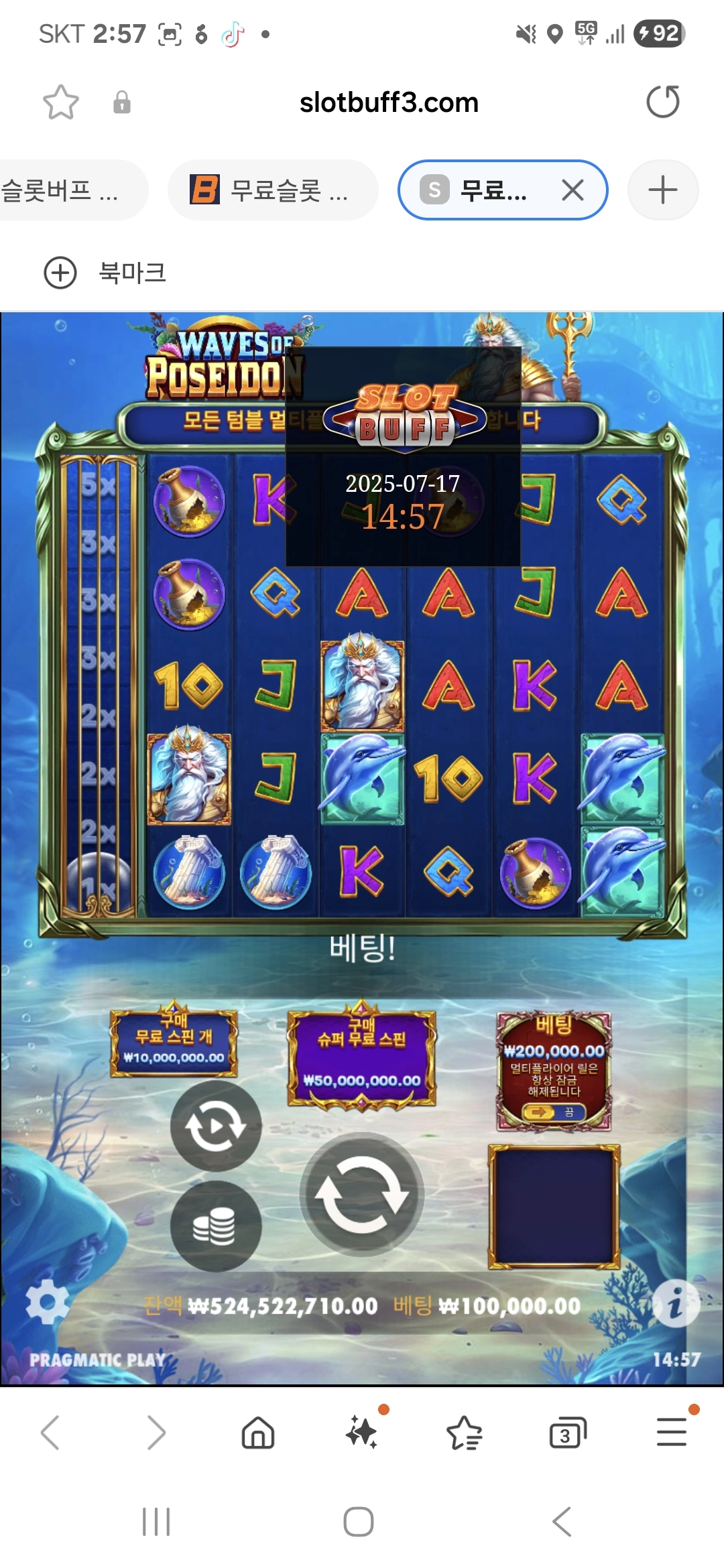Show the game info paytable
724x1568 pixels.
pos(676,1304)
